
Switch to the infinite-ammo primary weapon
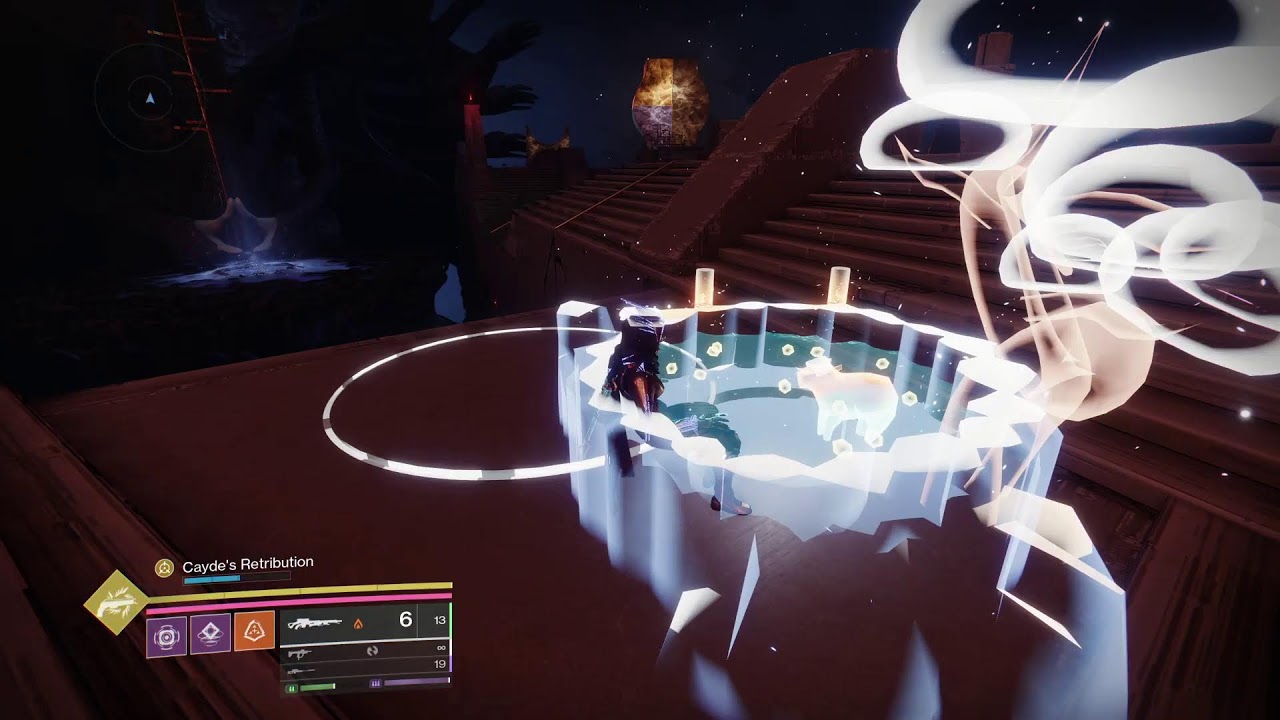pos(300,650)
